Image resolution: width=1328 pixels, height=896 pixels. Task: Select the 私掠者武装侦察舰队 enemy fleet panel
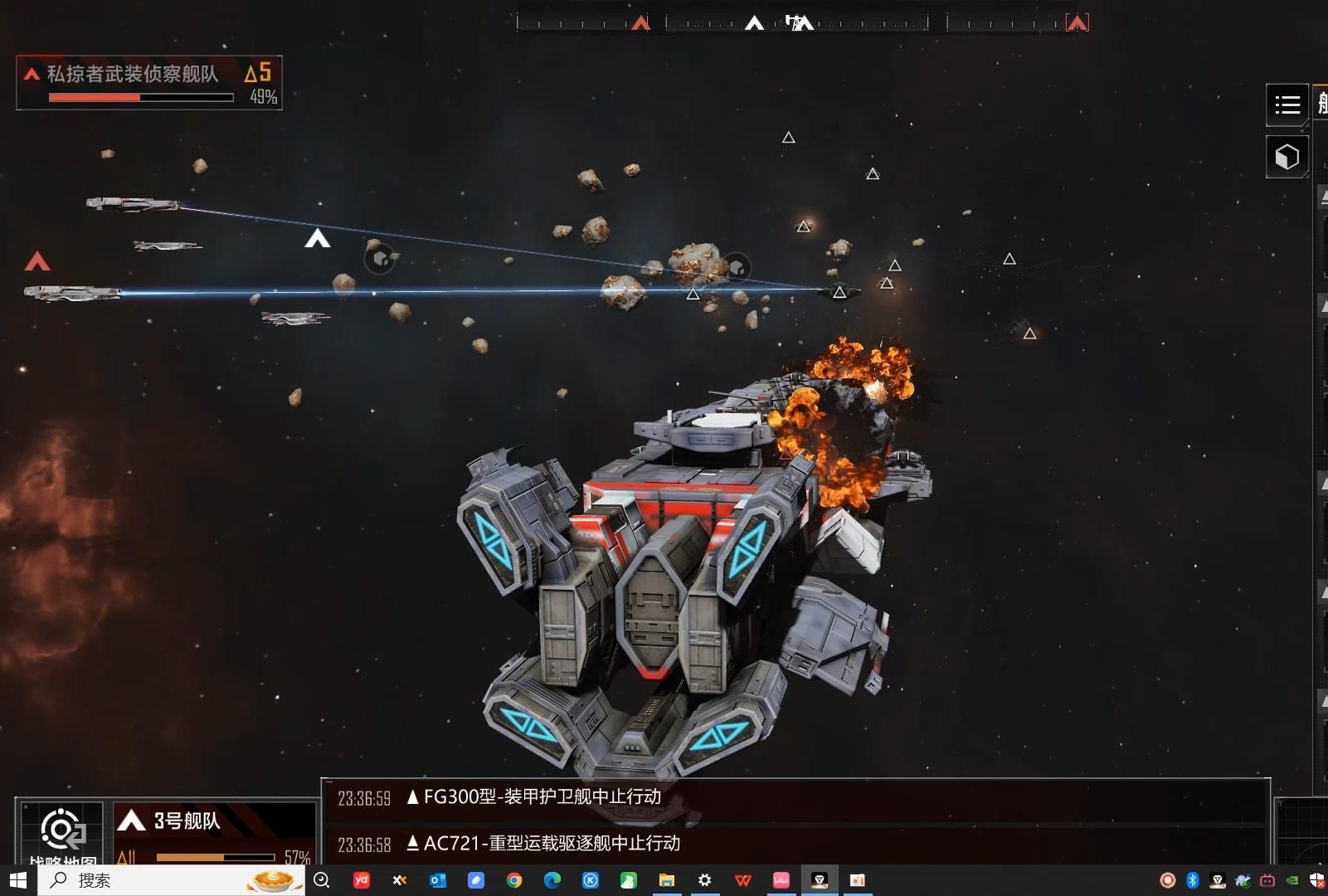149,83
